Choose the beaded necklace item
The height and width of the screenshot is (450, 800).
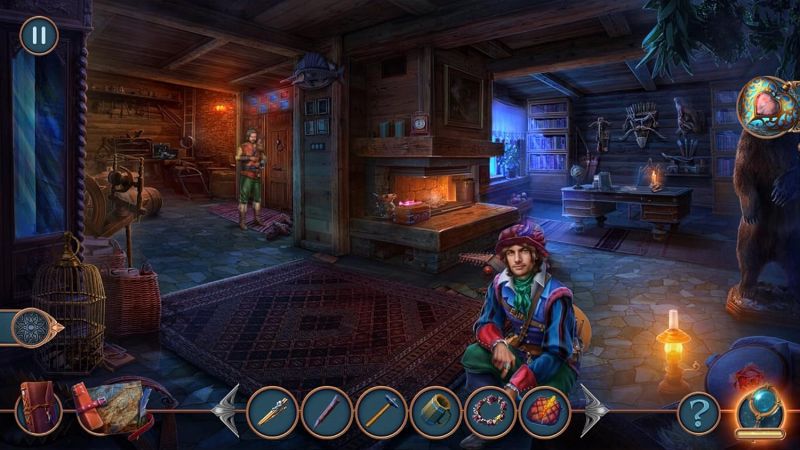491,411
